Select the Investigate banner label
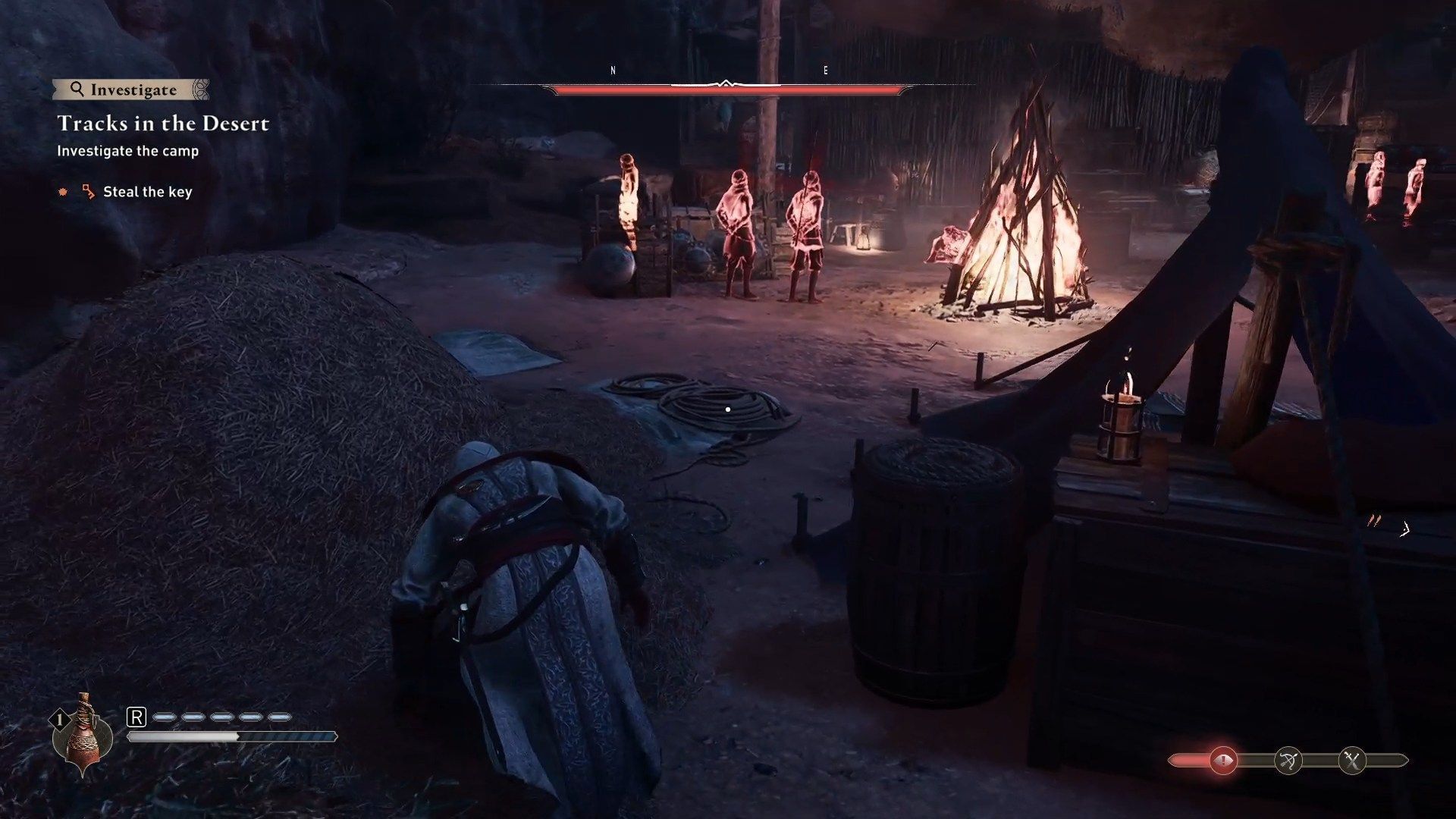1456x819 pixels. 133,90
